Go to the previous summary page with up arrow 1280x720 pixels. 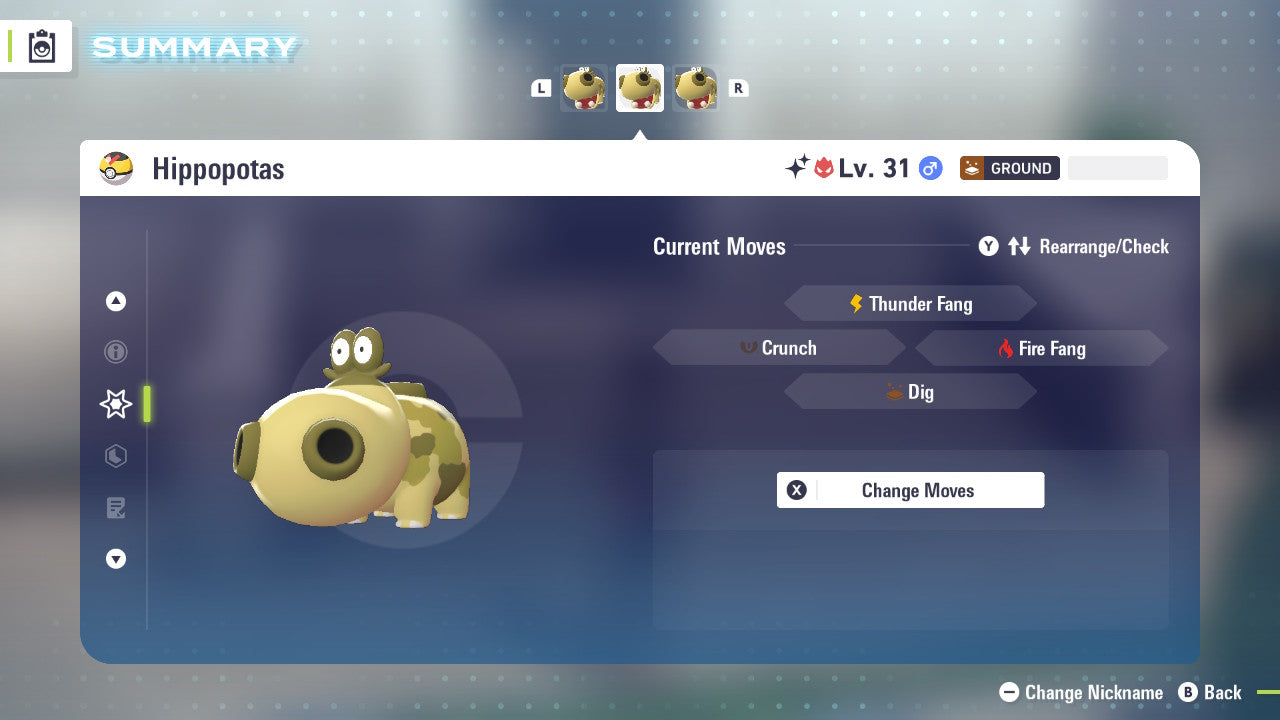click(x=116, y=301)
